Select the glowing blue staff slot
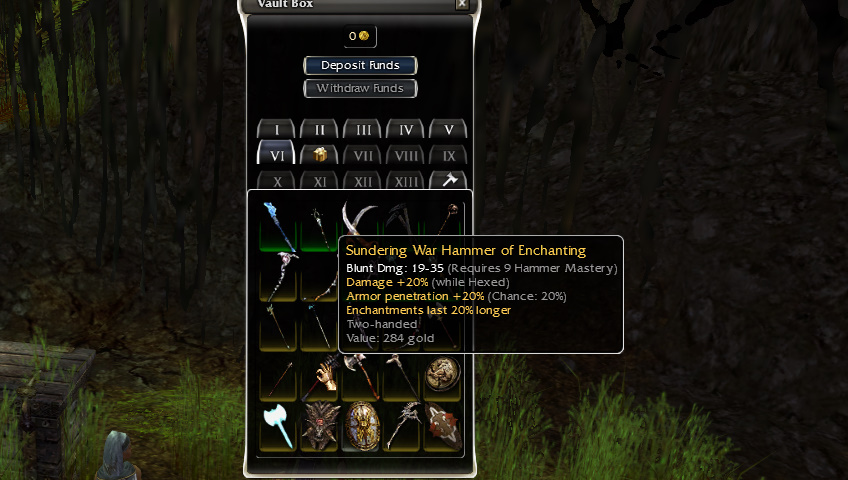Image resolution: width=848 pixels, height=480 pixels. click(277, 225)
